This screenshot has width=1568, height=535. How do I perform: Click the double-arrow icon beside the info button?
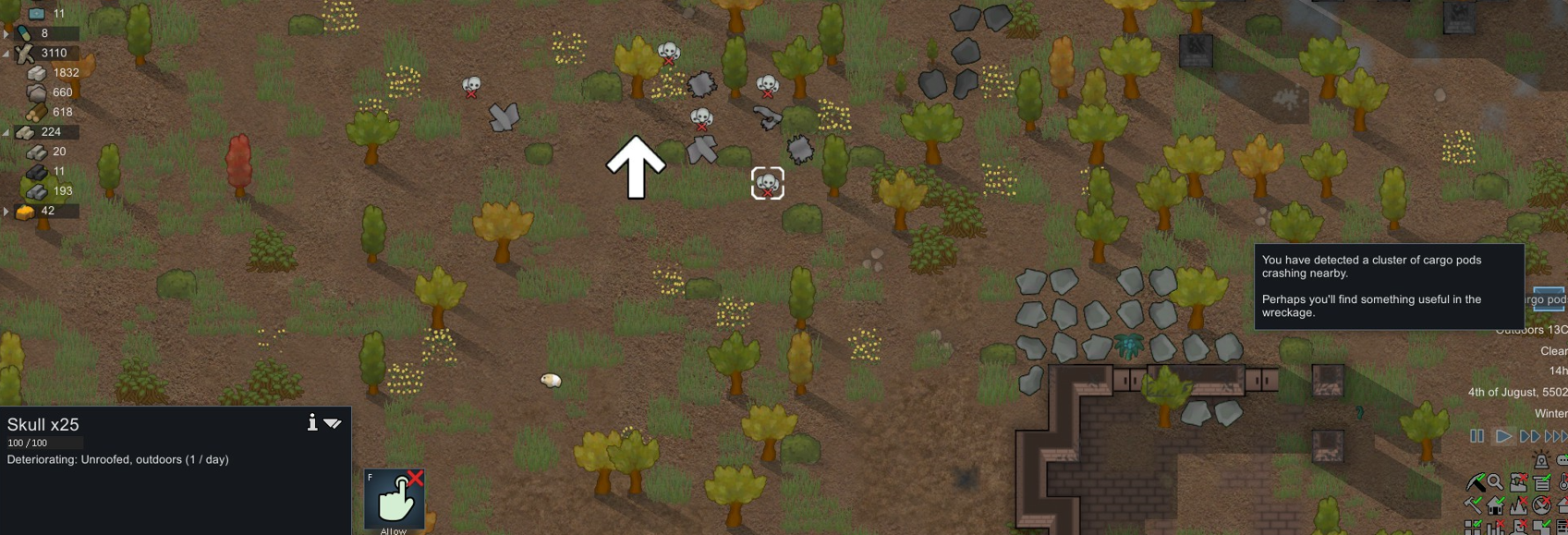(333, 423)
